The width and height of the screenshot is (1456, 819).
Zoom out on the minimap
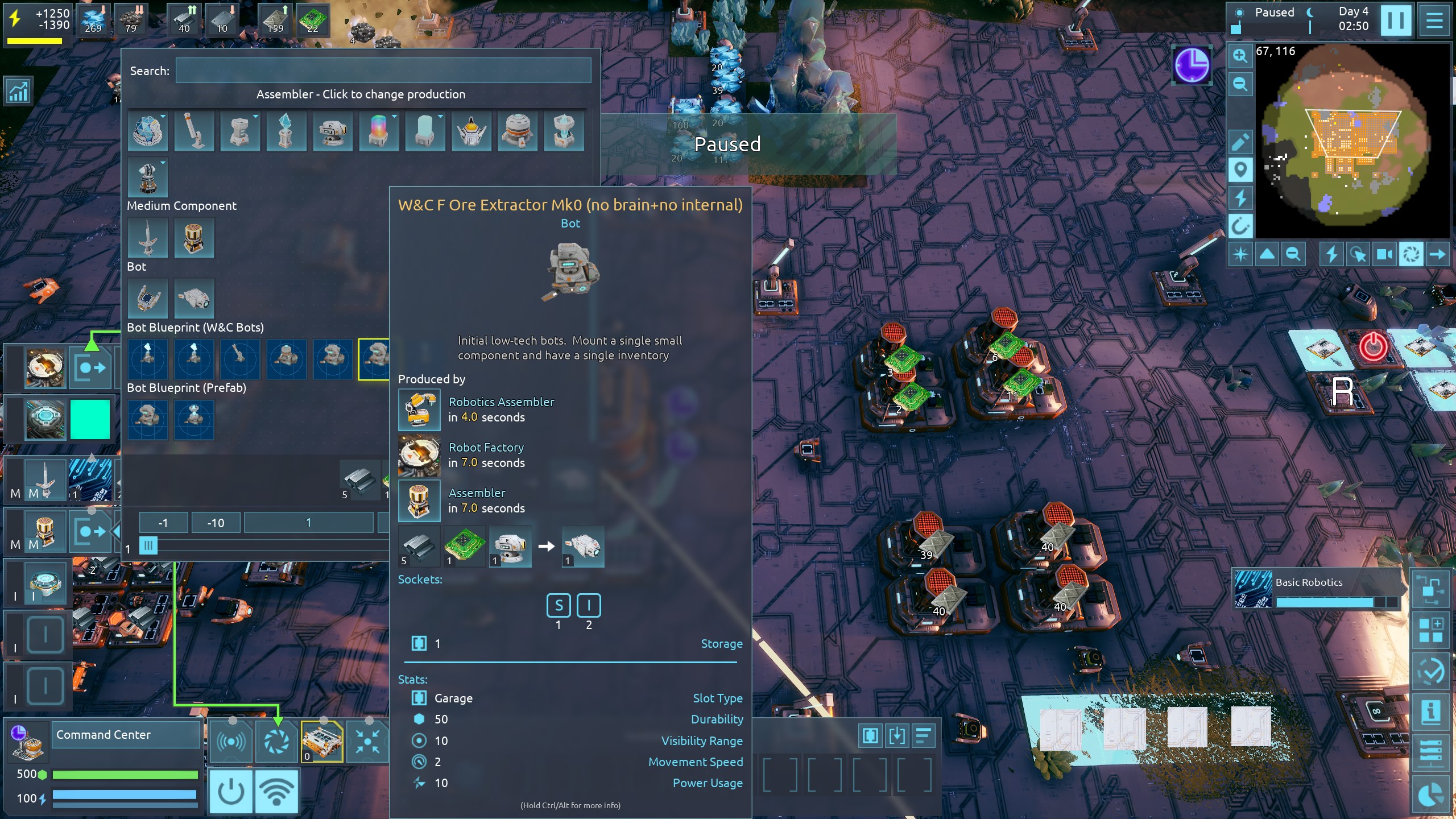1240,85
